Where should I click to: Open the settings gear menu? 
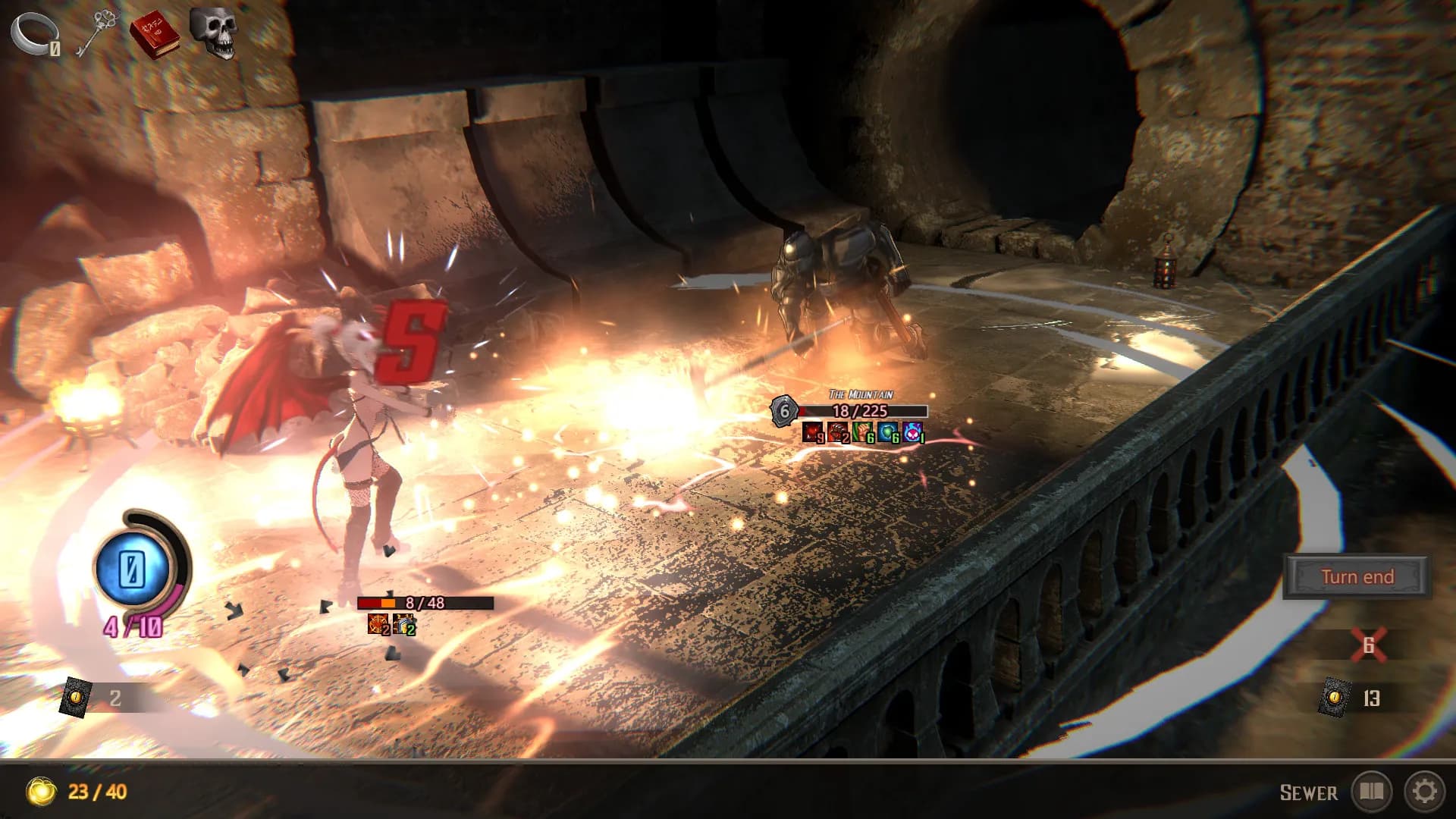1426,792
